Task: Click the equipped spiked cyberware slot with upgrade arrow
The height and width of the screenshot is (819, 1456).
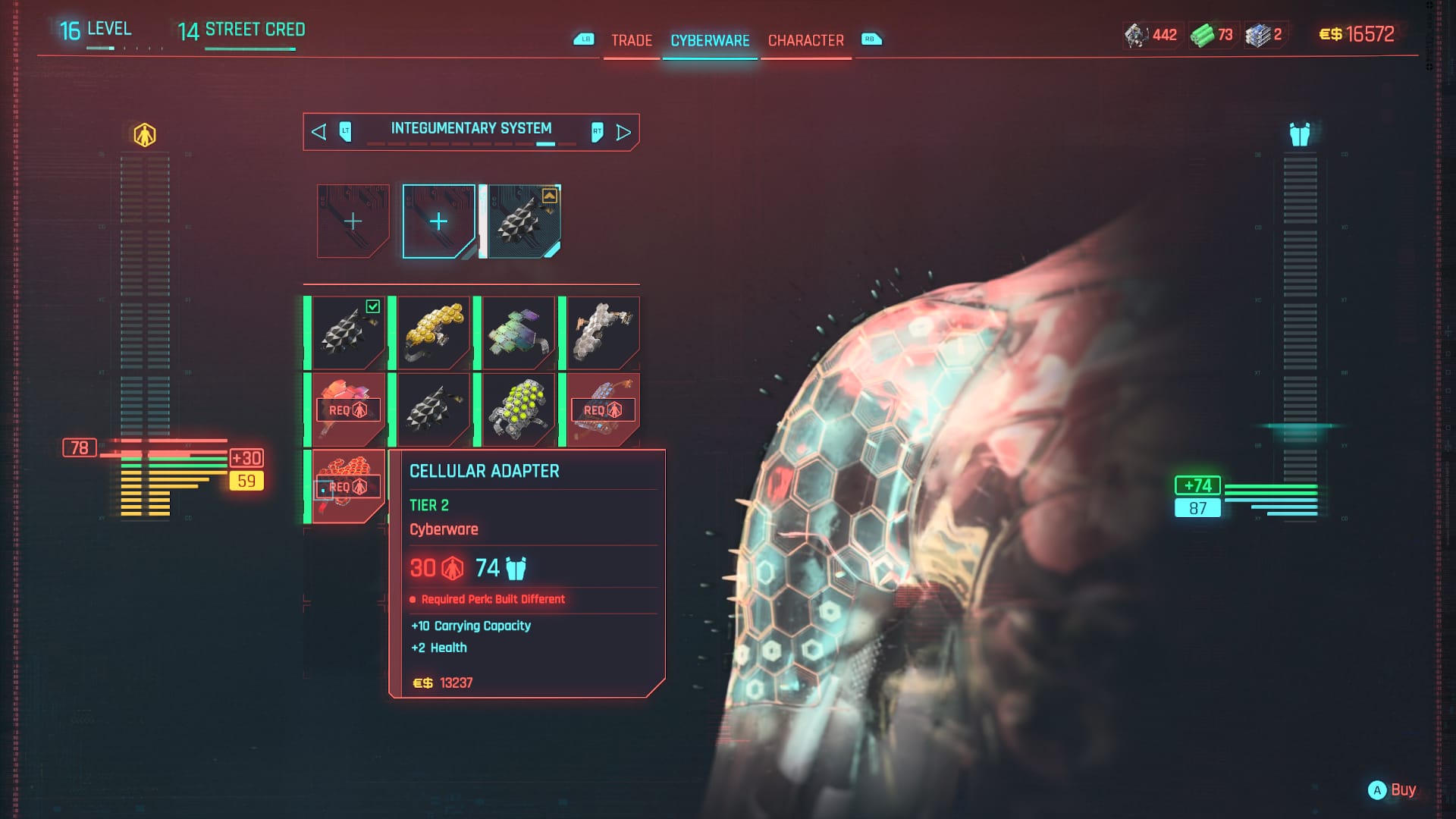Action: click(x=524, y=221)
